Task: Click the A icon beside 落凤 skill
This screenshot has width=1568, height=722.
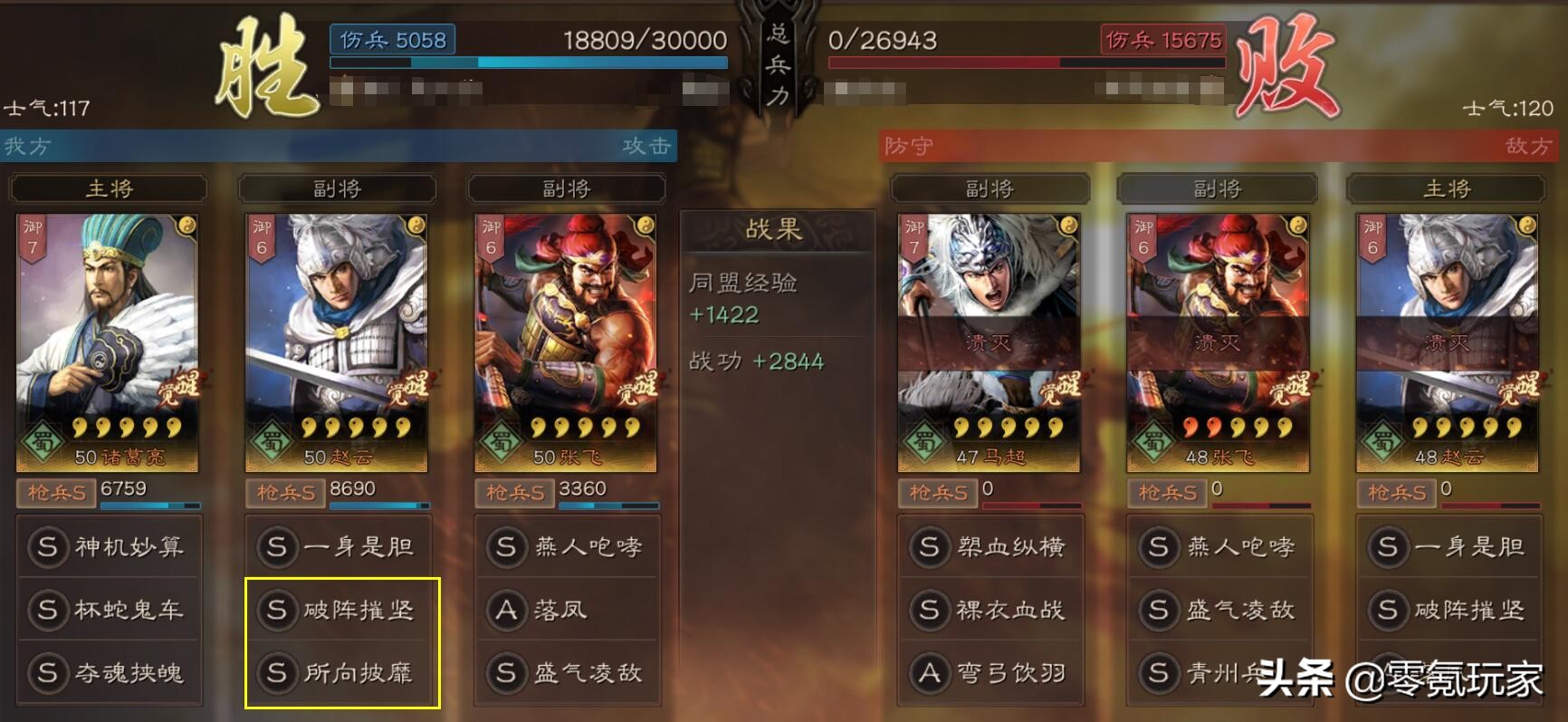Action: 505,611
